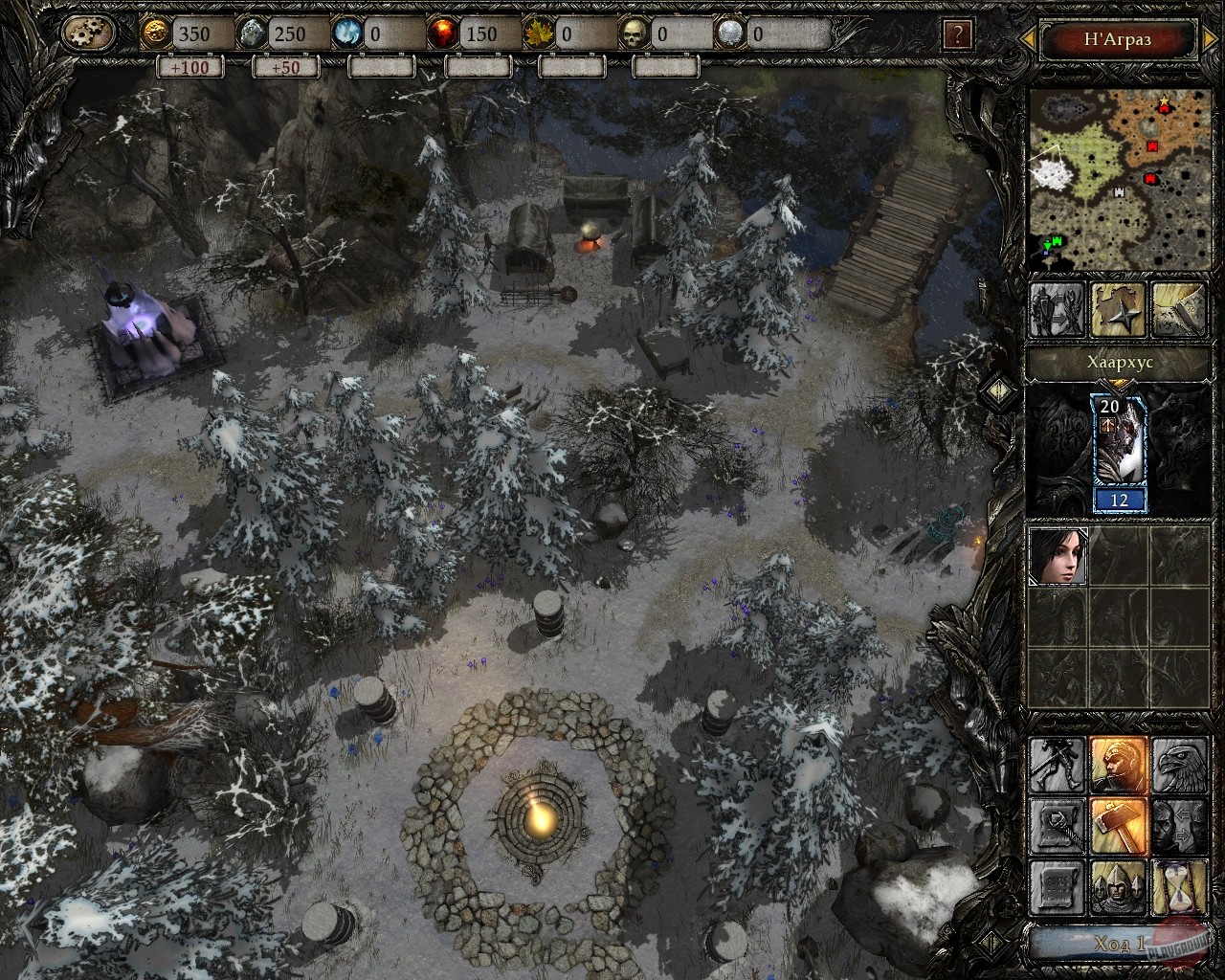Open the knight and demon exchange icon
This screenshot has width=1225, height=980.
click(1058, 309)
